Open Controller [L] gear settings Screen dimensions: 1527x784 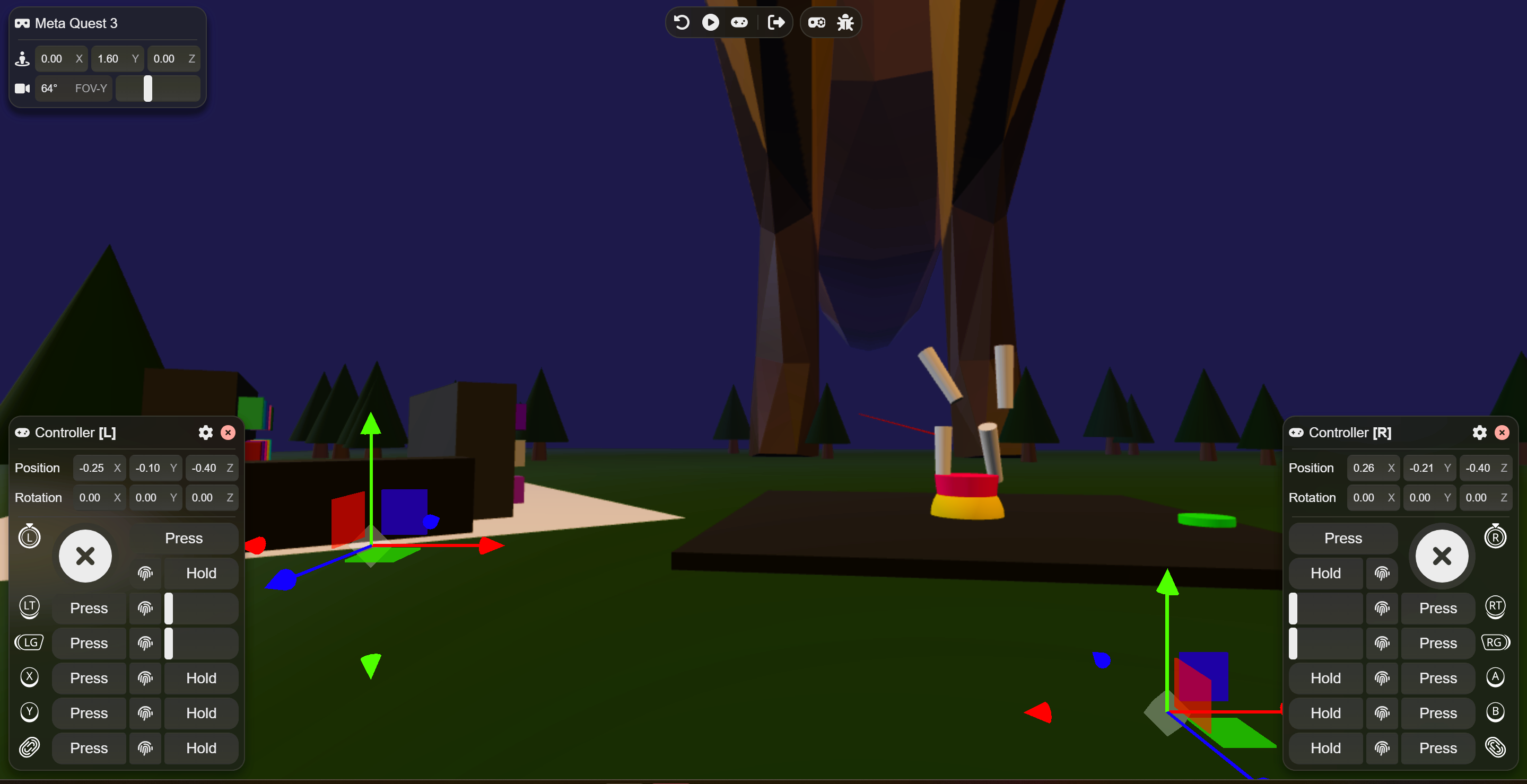(205, 433)
